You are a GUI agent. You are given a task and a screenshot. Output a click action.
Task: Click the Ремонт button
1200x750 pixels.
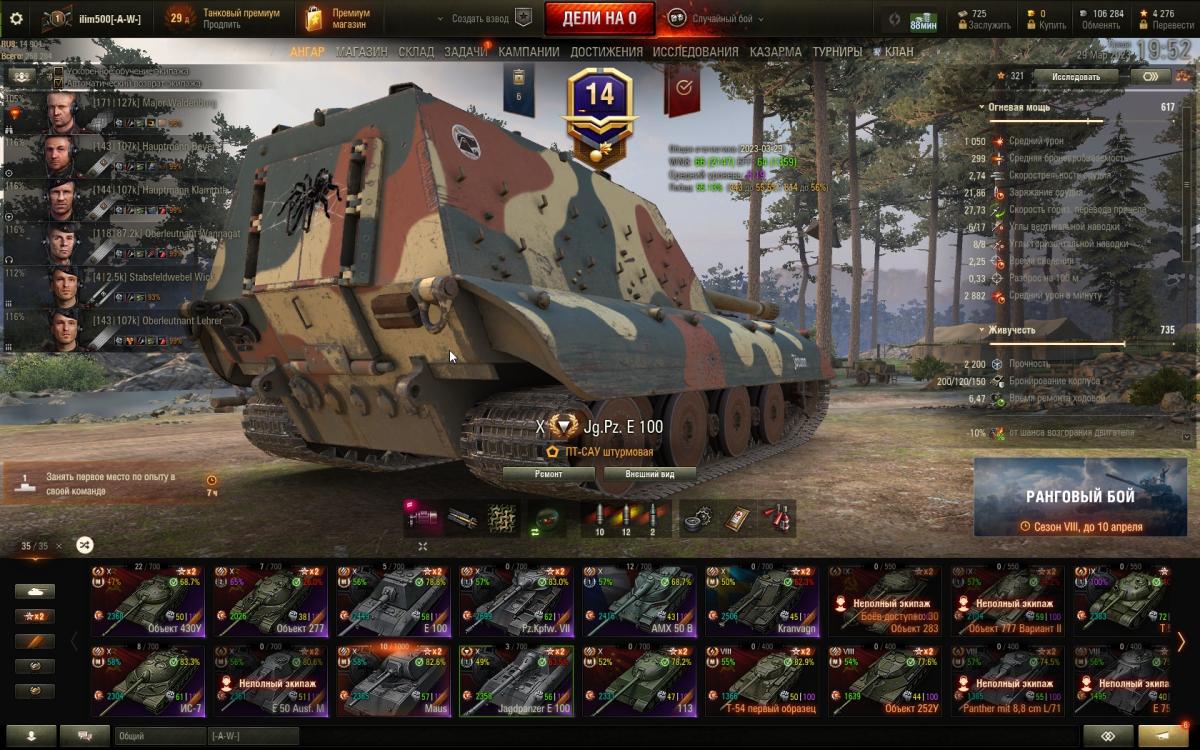tap(547, 474)
